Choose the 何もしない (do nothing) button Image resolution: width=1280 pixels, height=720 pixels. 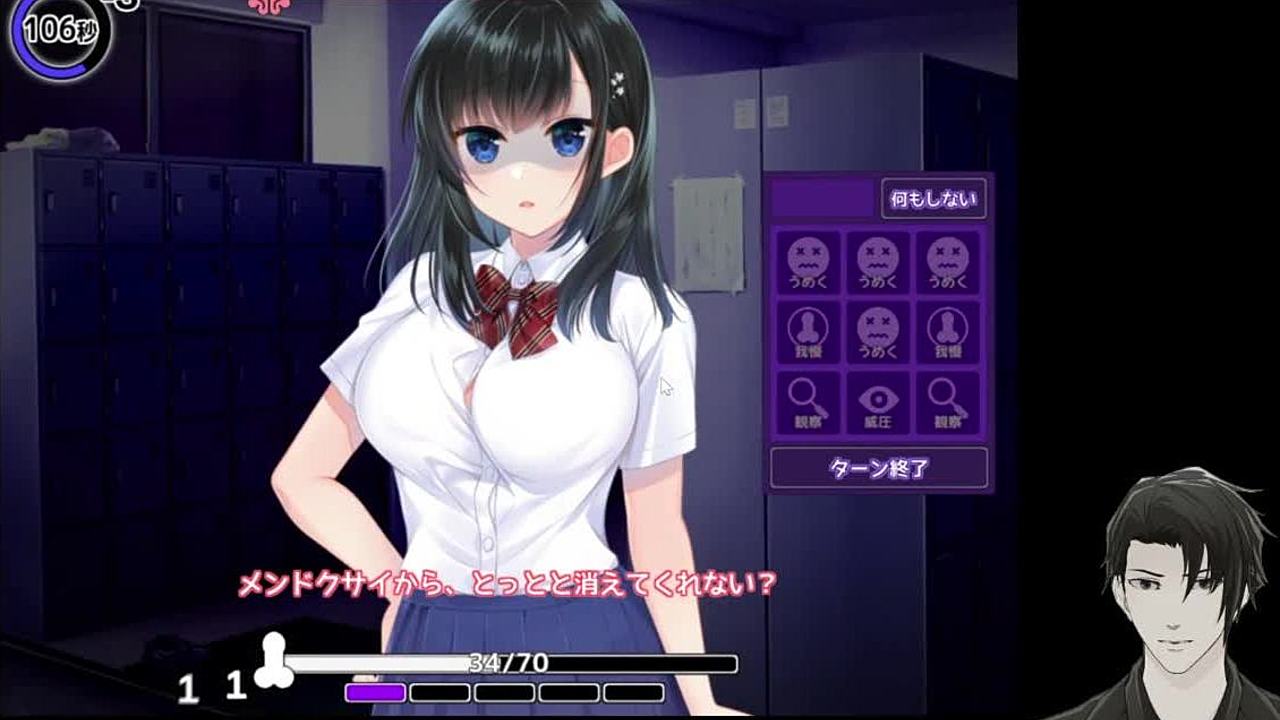pyautogui.click(x=933, y=199)
